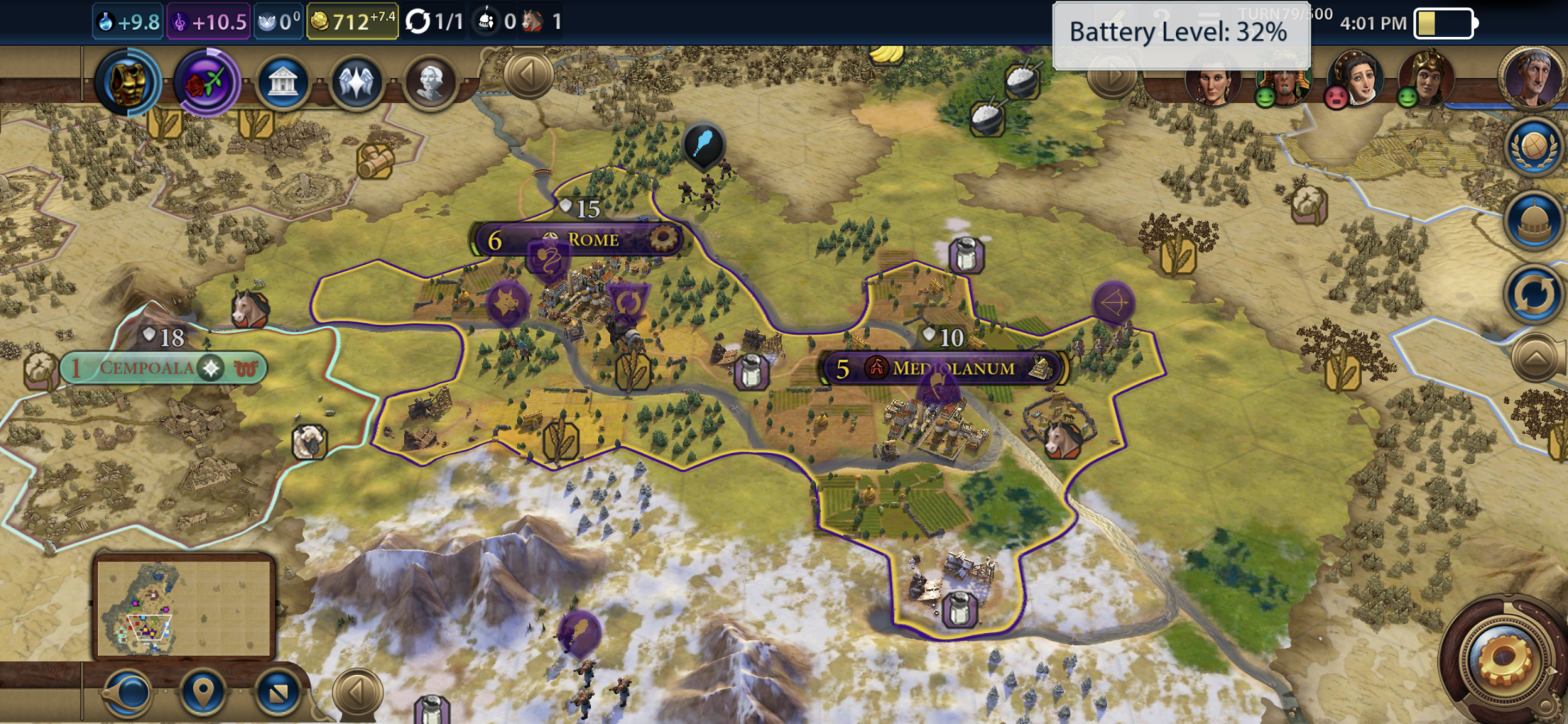Open the civics tree rose icon
The image size is (1568, 724).
(x=206, y=82)
